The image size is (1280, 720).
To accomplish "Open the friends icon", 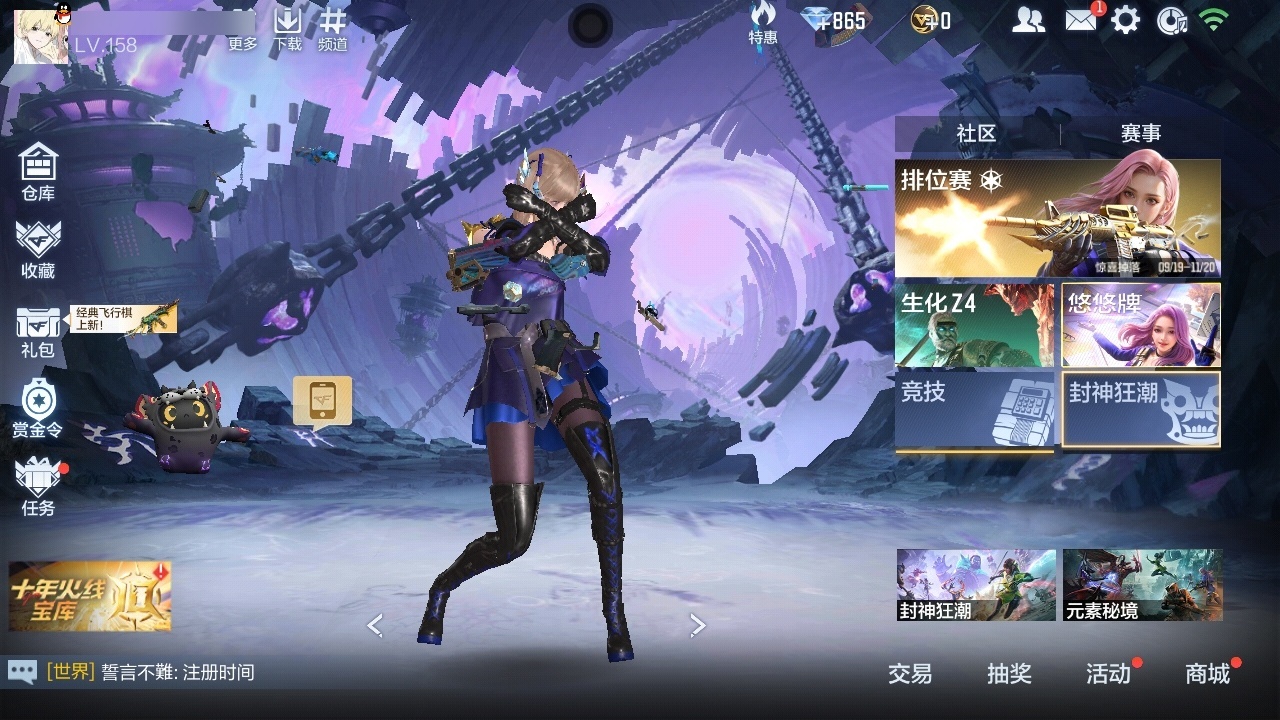I will (x=1028, y=20).
